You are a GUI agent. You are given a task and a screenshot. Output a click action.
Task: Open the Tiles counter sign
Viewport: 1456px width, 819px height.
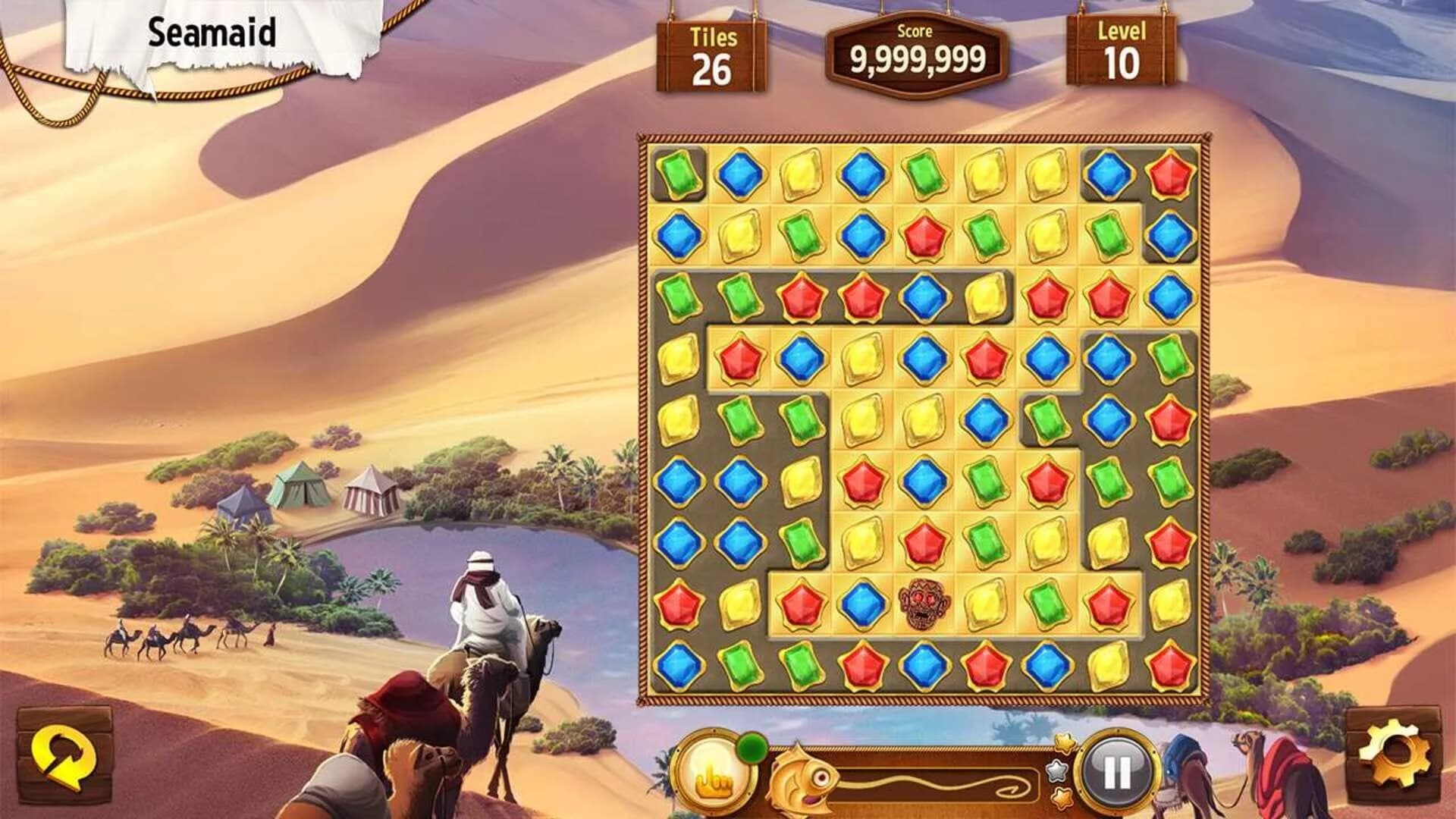[x=711, y=55]
